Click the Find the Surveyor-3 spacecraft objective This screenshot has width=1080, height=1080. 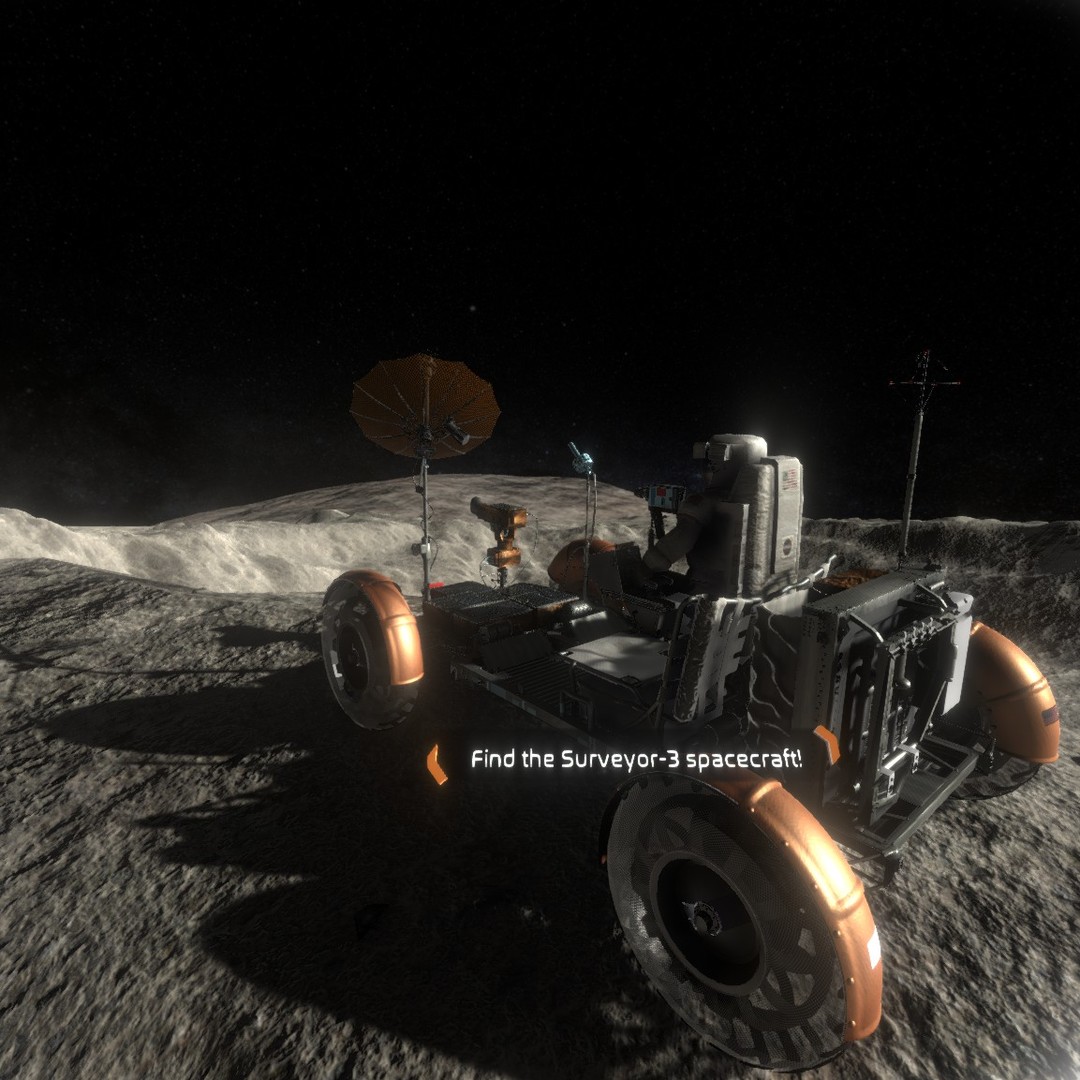636,759
